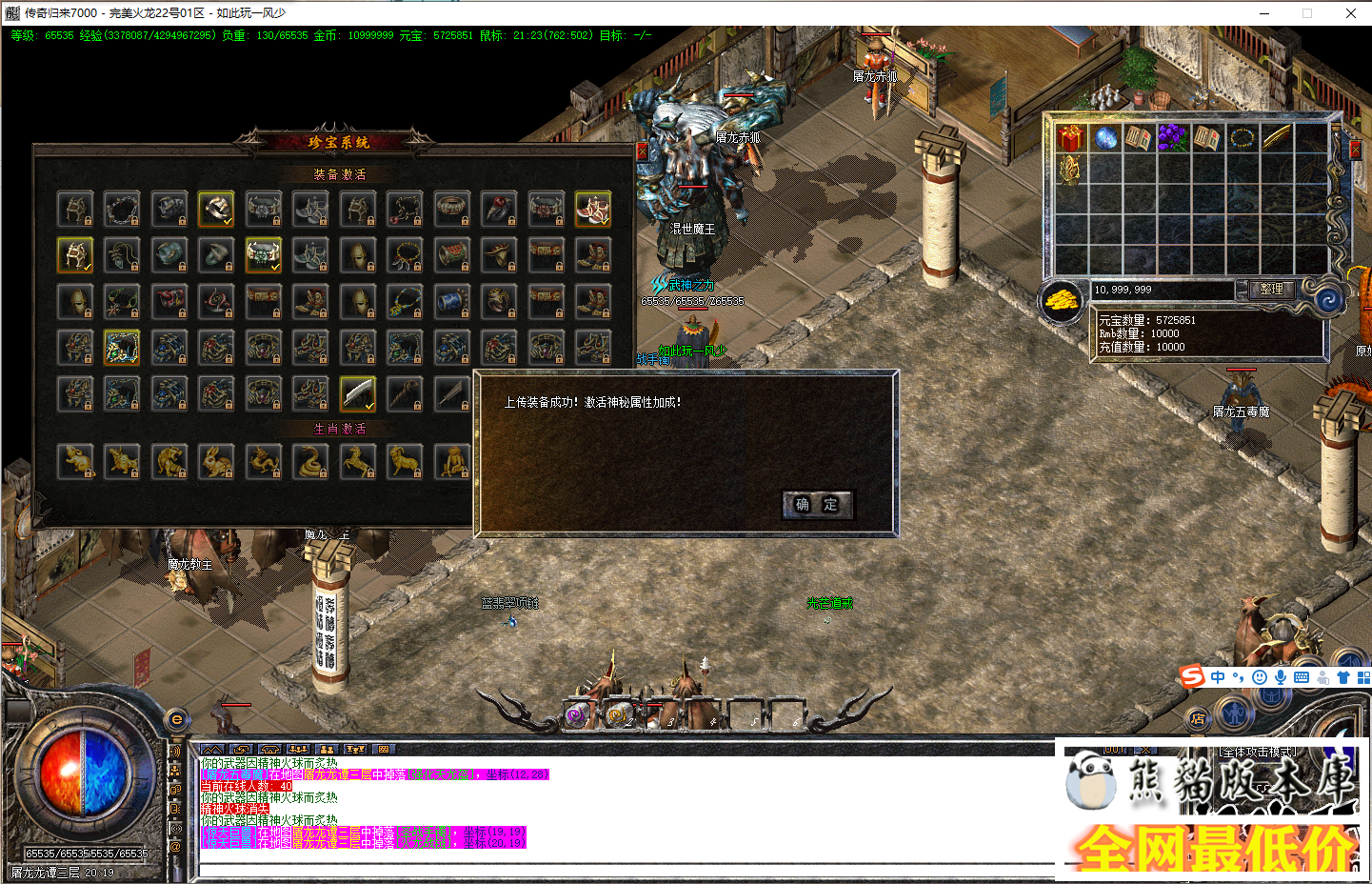
Task: Click the 整理 sort button on storage panel
Action: click(x=1270, y=290)
